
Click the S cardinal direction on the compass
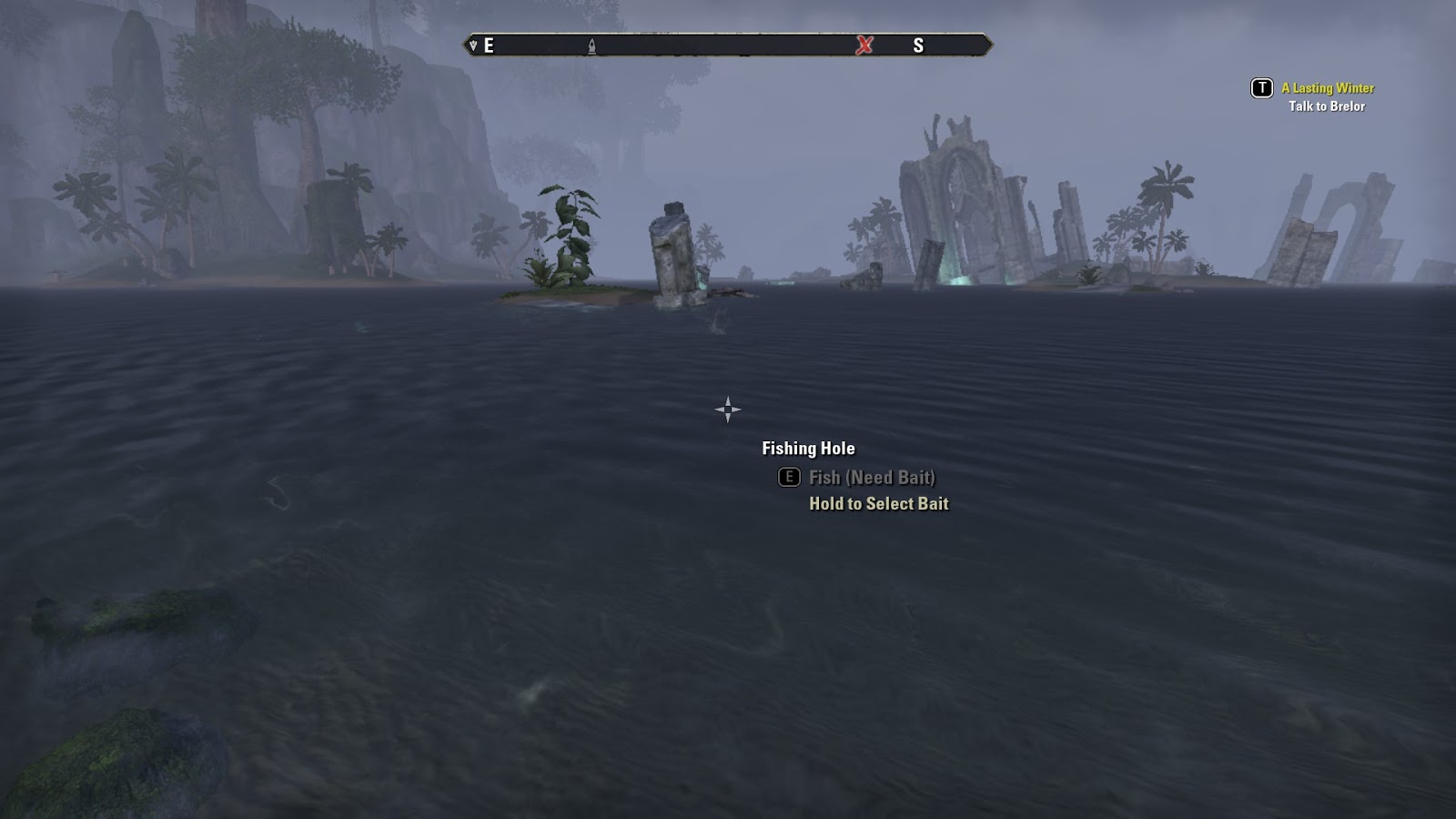[920, 43]
